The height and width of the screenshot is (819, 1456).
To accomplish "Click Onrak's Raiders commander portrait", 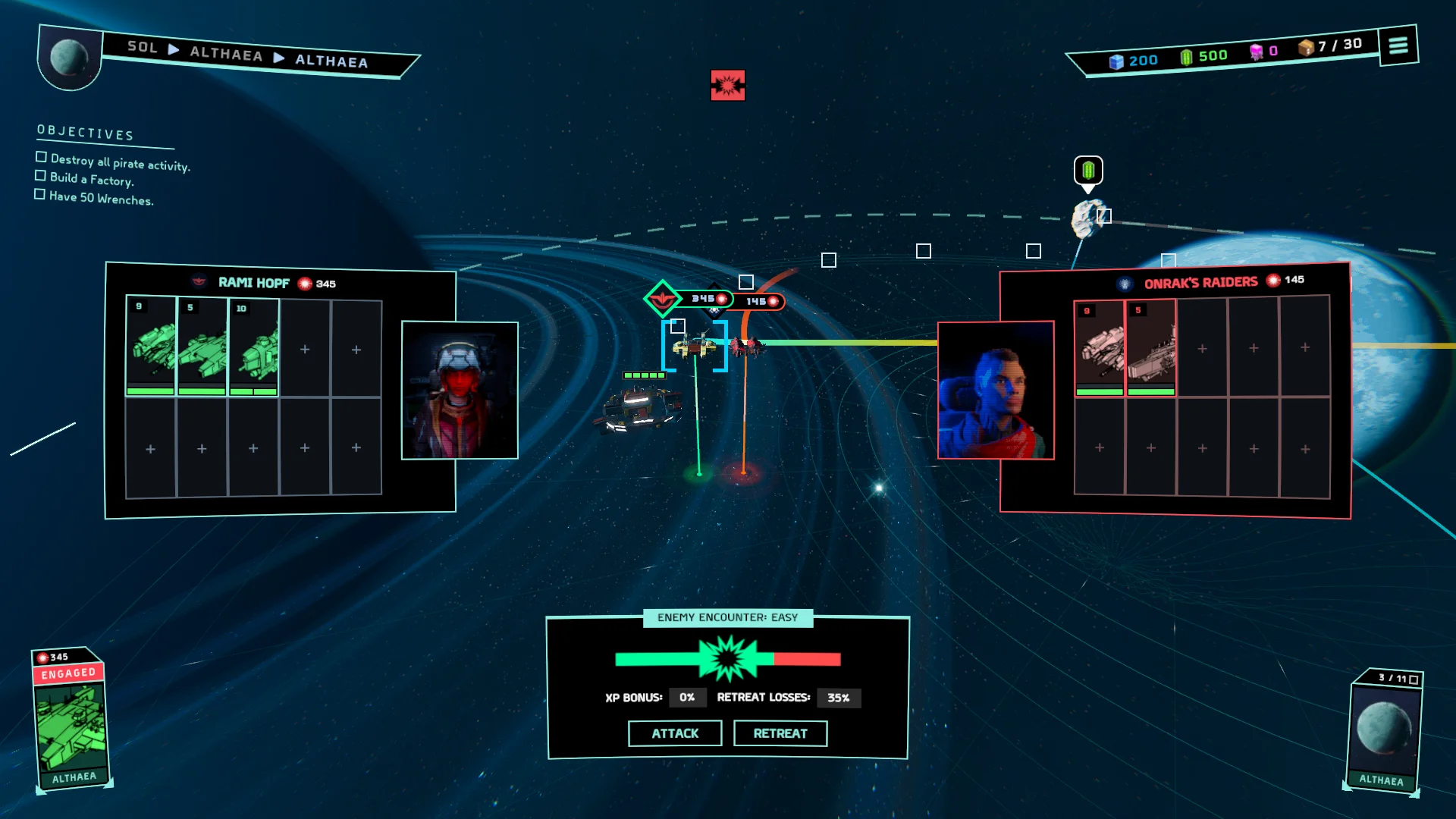I will (996, 390).
